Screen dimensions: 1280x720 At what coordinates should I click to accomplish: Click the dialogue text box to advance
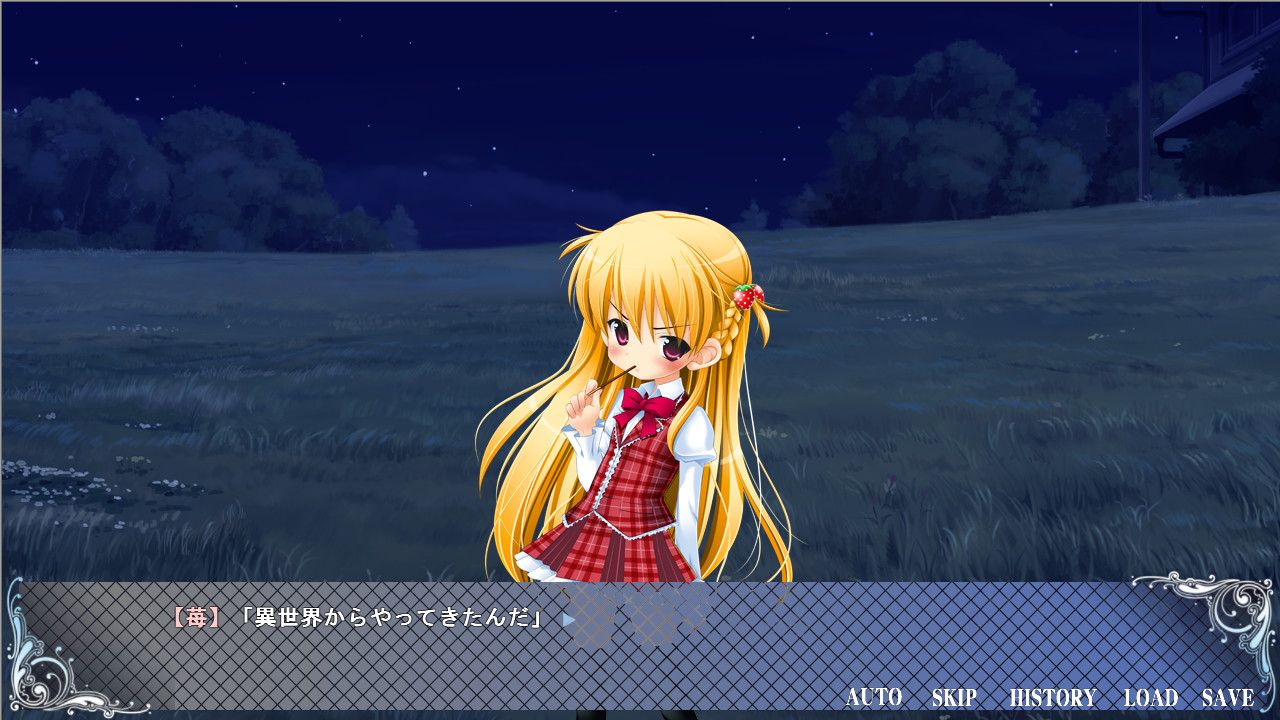[x=640, y=650]
